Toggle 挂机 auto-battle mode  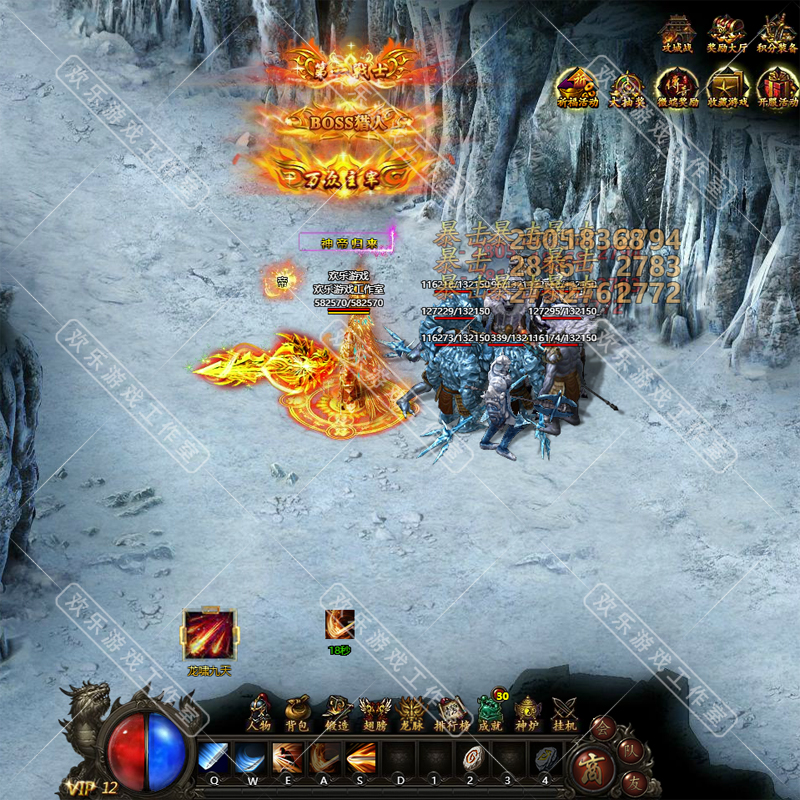point(565,712)
